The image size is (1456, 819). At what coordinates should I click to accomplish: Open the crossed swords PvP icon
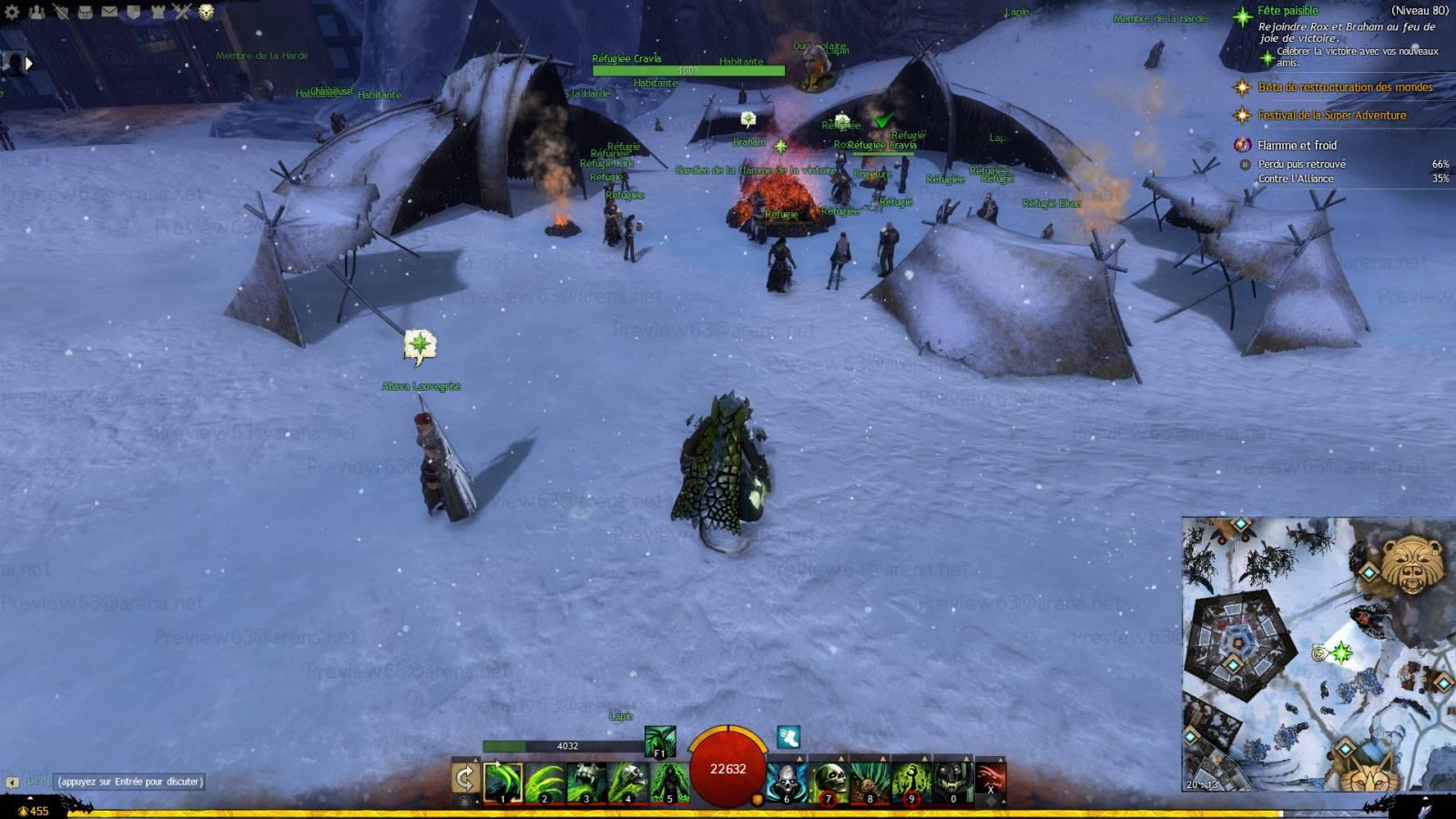pyautogui.click(x=182, y=12)
